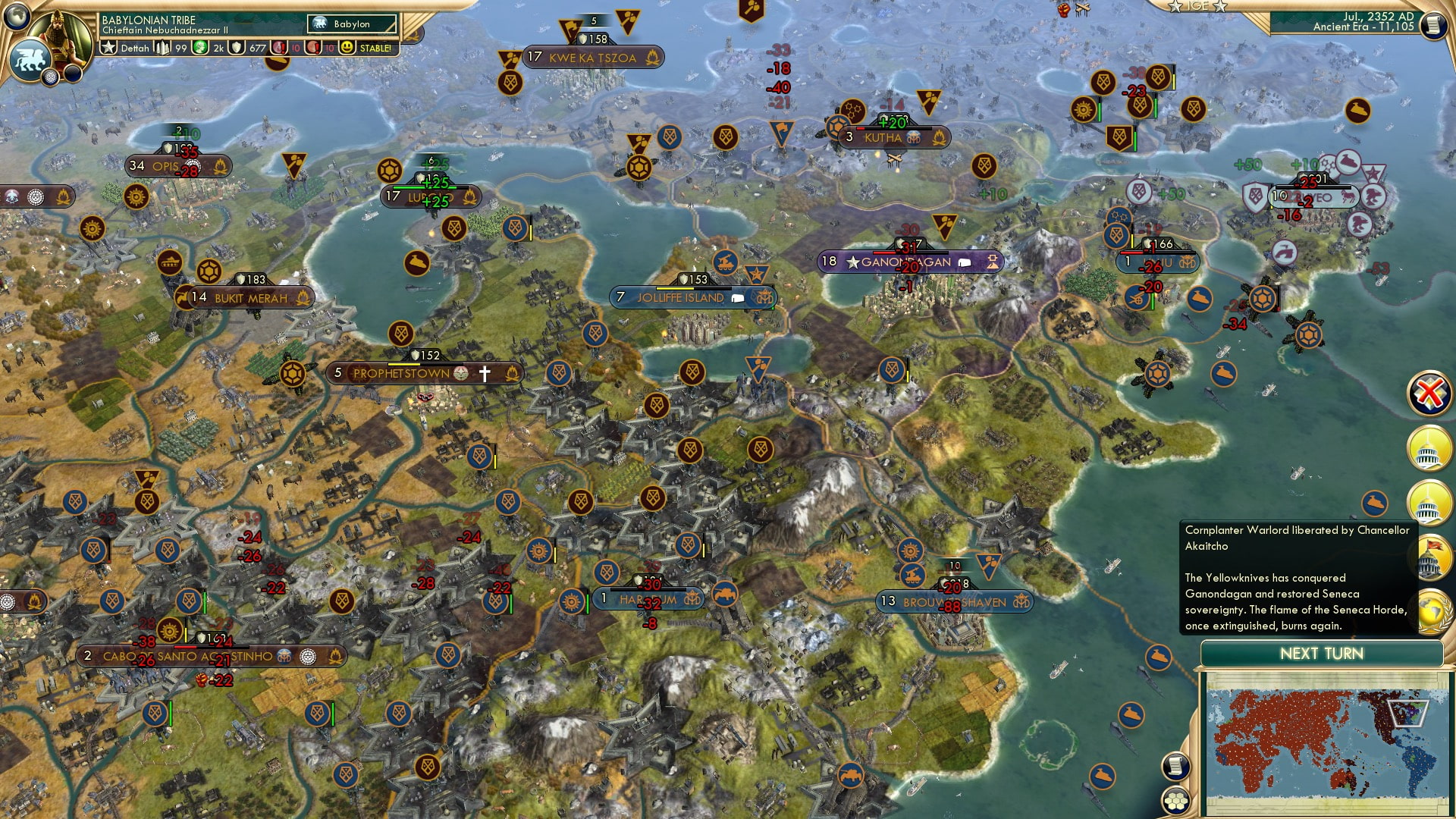This screenshot has width=1456, height=819.
Task: End the turn with Next Turn
Action: point(1321,654)
